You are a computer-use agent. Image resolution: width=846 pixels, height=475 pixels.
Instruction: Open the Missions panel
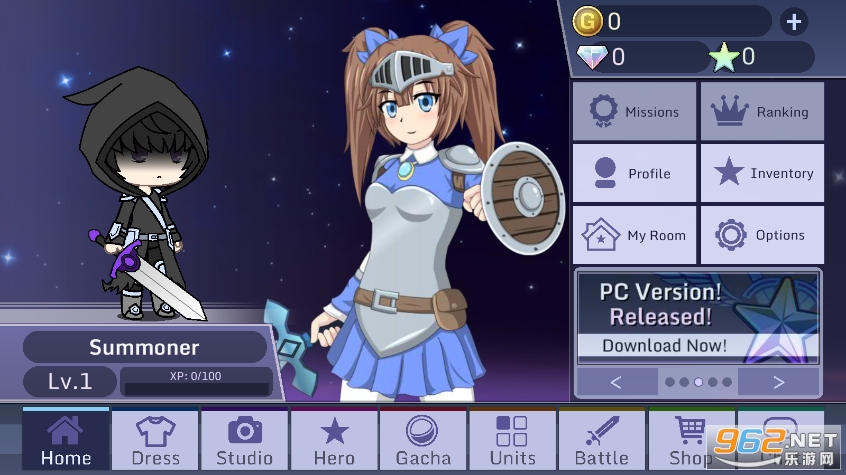point(634,112)
